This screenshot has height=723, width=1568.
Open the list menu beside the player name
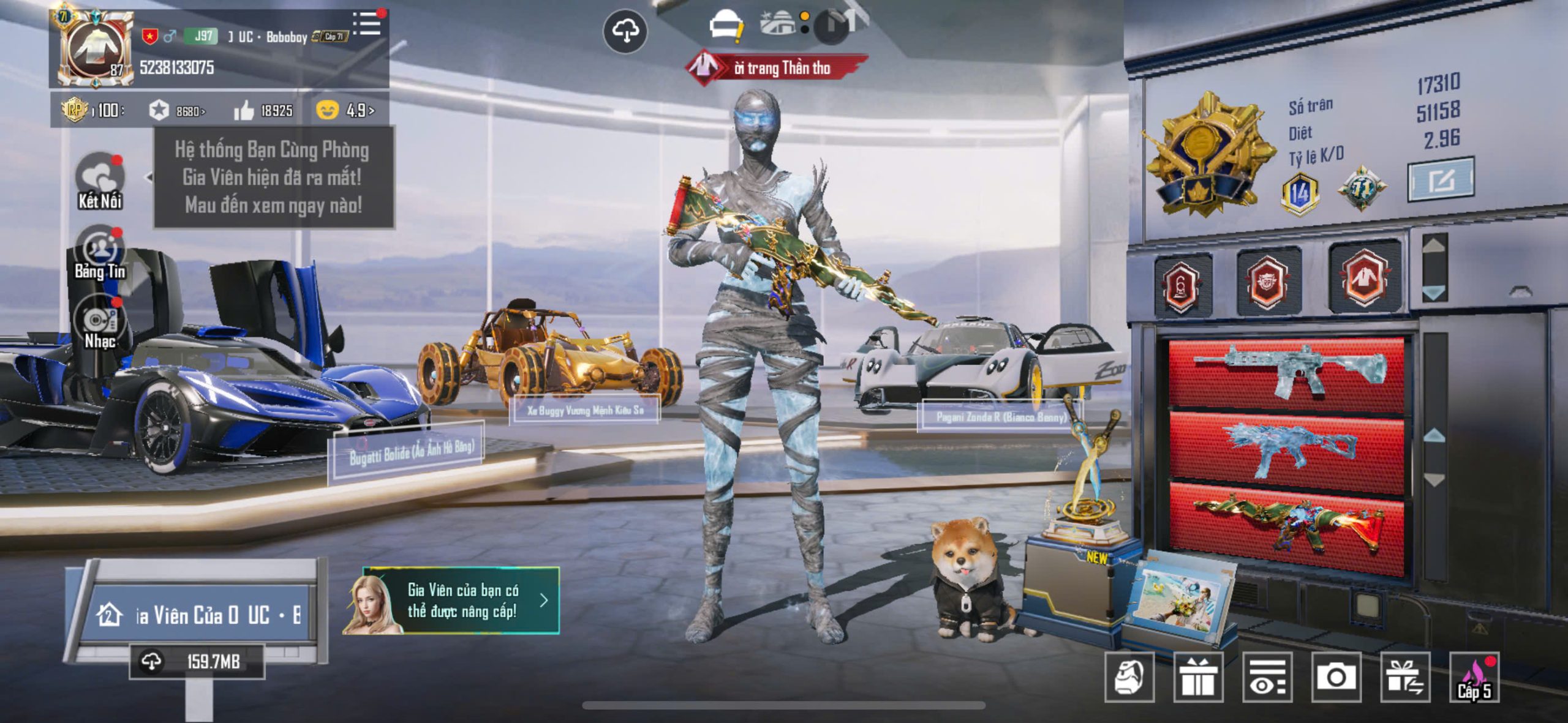click(366, 24)
